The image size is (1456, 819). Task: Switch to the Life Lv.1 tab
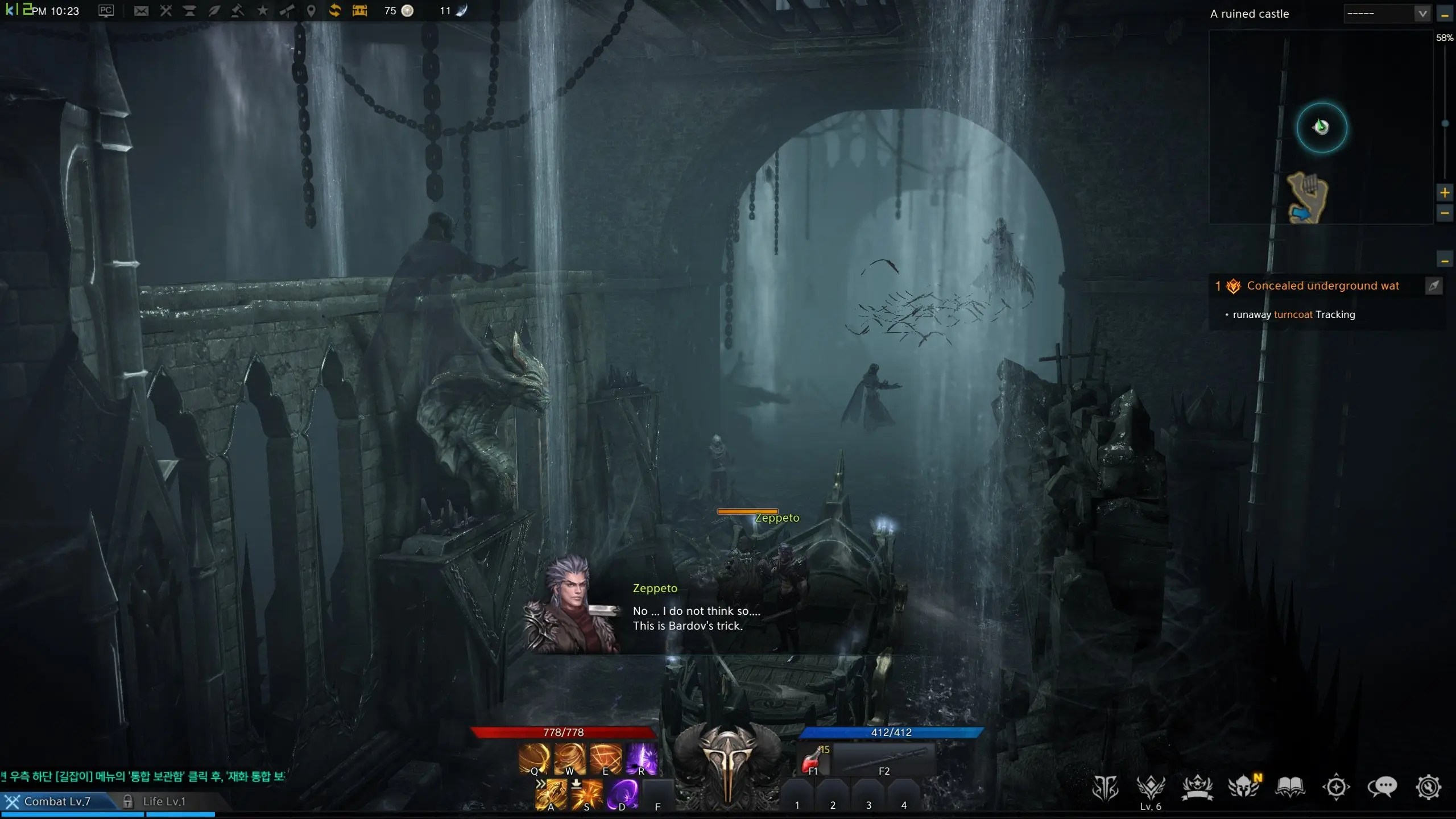(x=165, y=800)
